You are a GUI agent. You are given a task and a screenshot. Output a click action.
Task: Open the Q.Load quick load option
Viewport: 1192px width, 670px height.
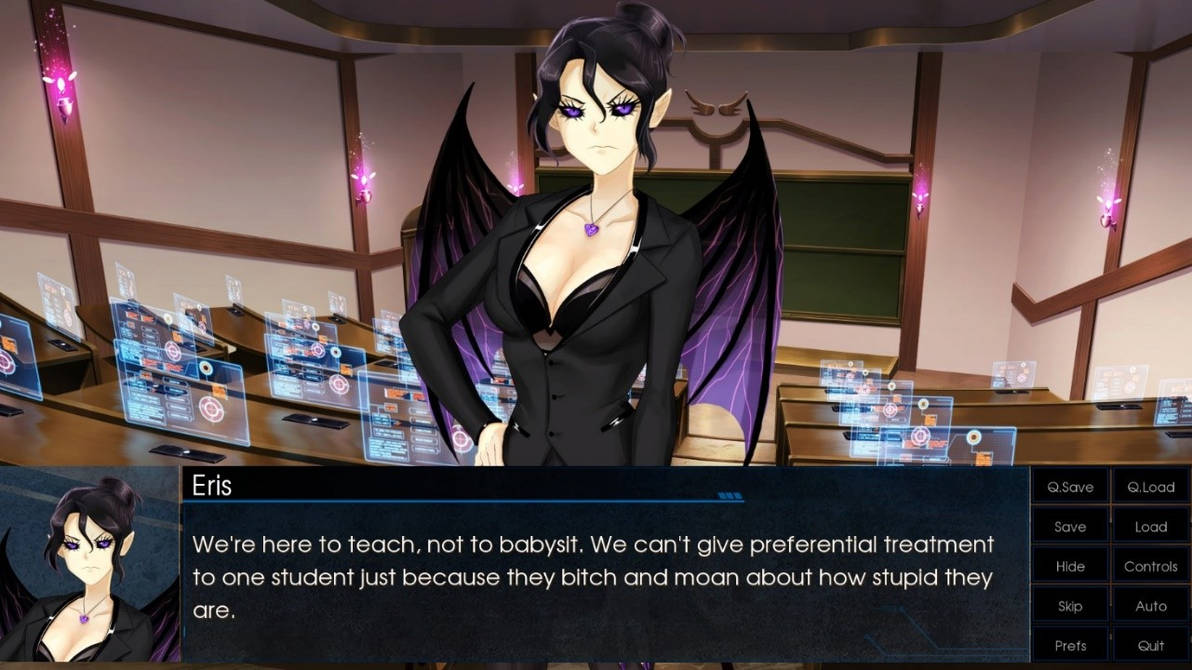click(1150, 487)
